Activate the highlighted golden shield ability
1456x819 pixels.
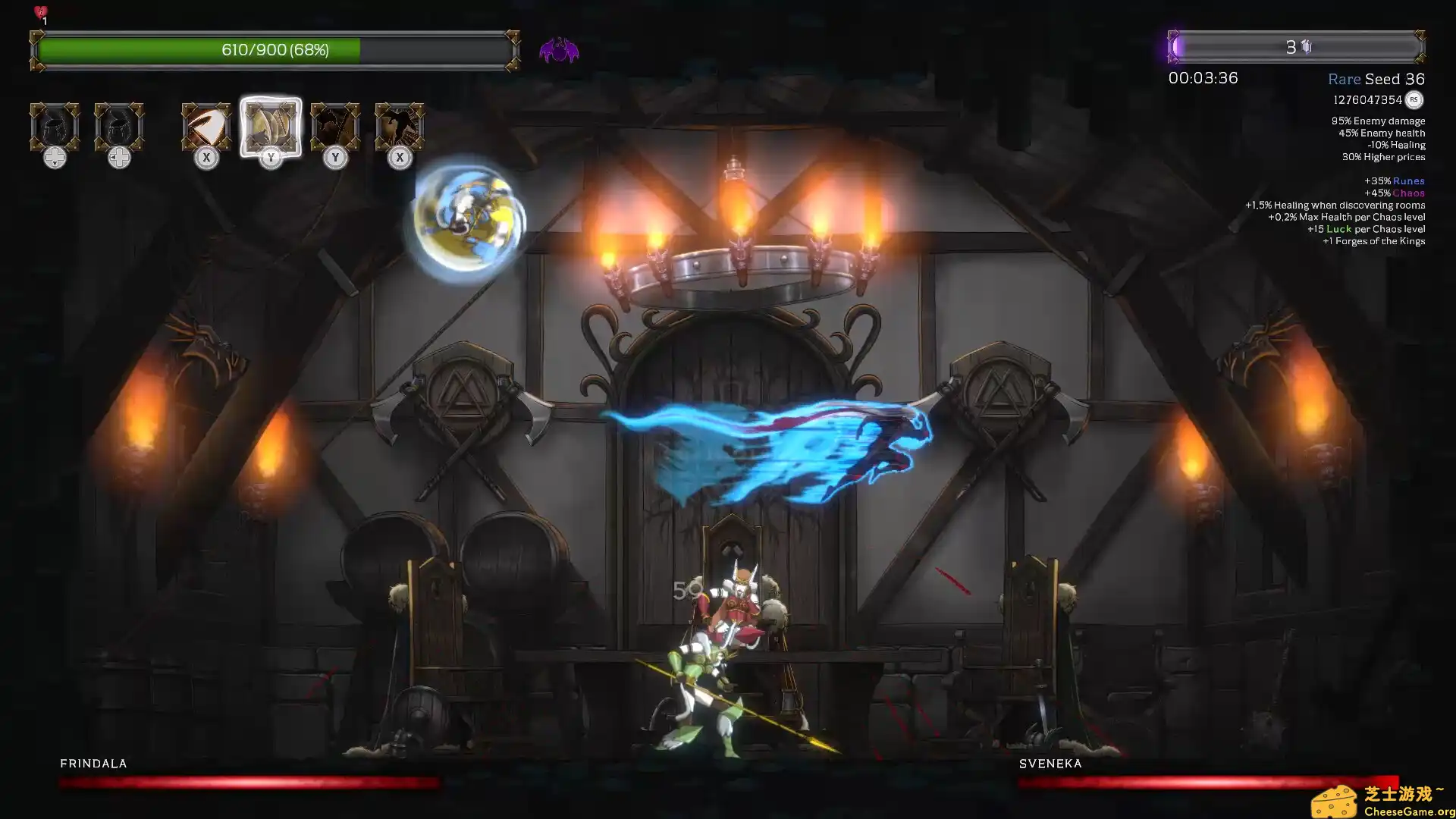pyautogui.click(x=271, y=127)
